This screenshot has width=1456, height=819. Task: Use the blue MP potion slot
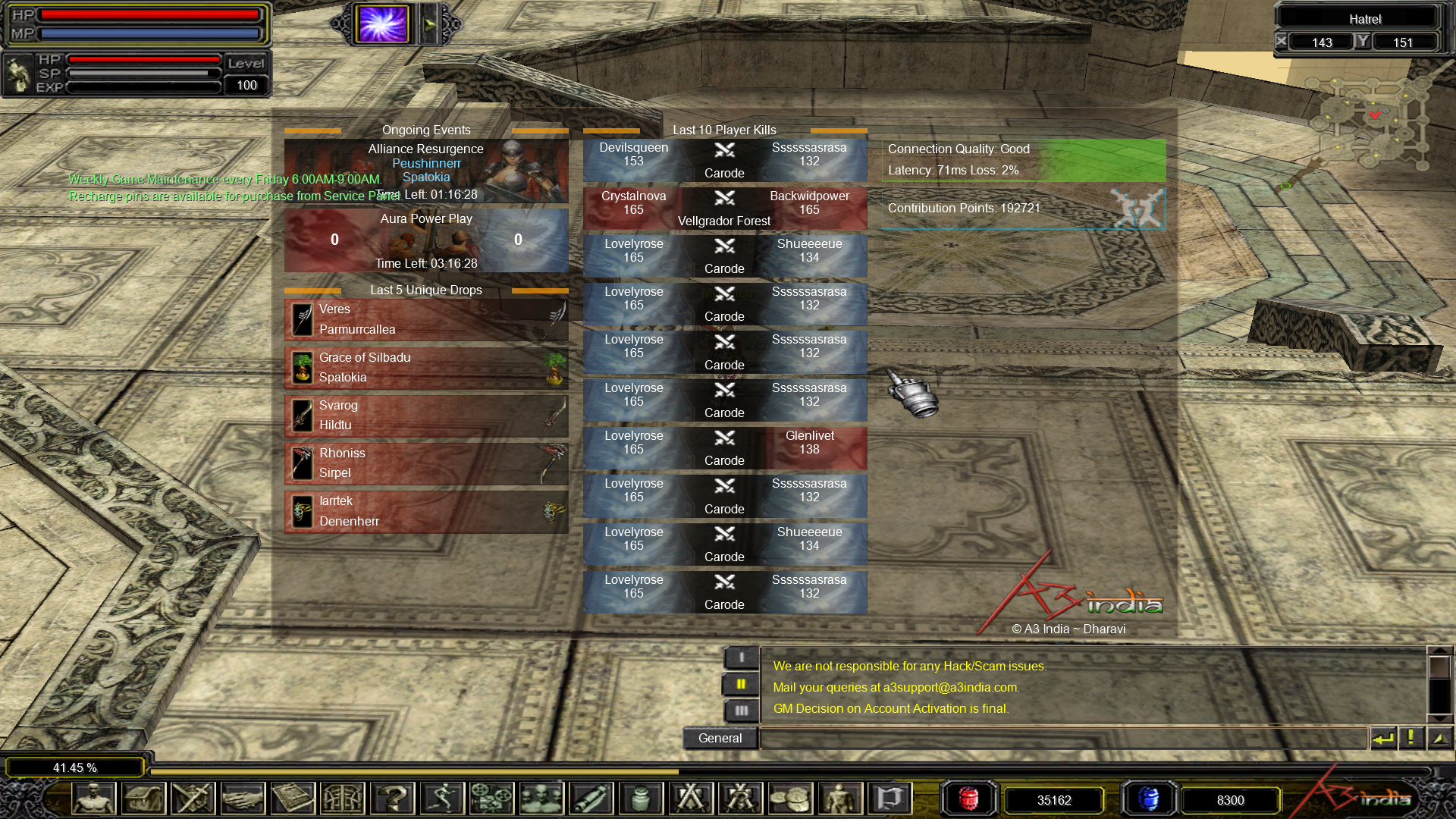click(1148, 799)
